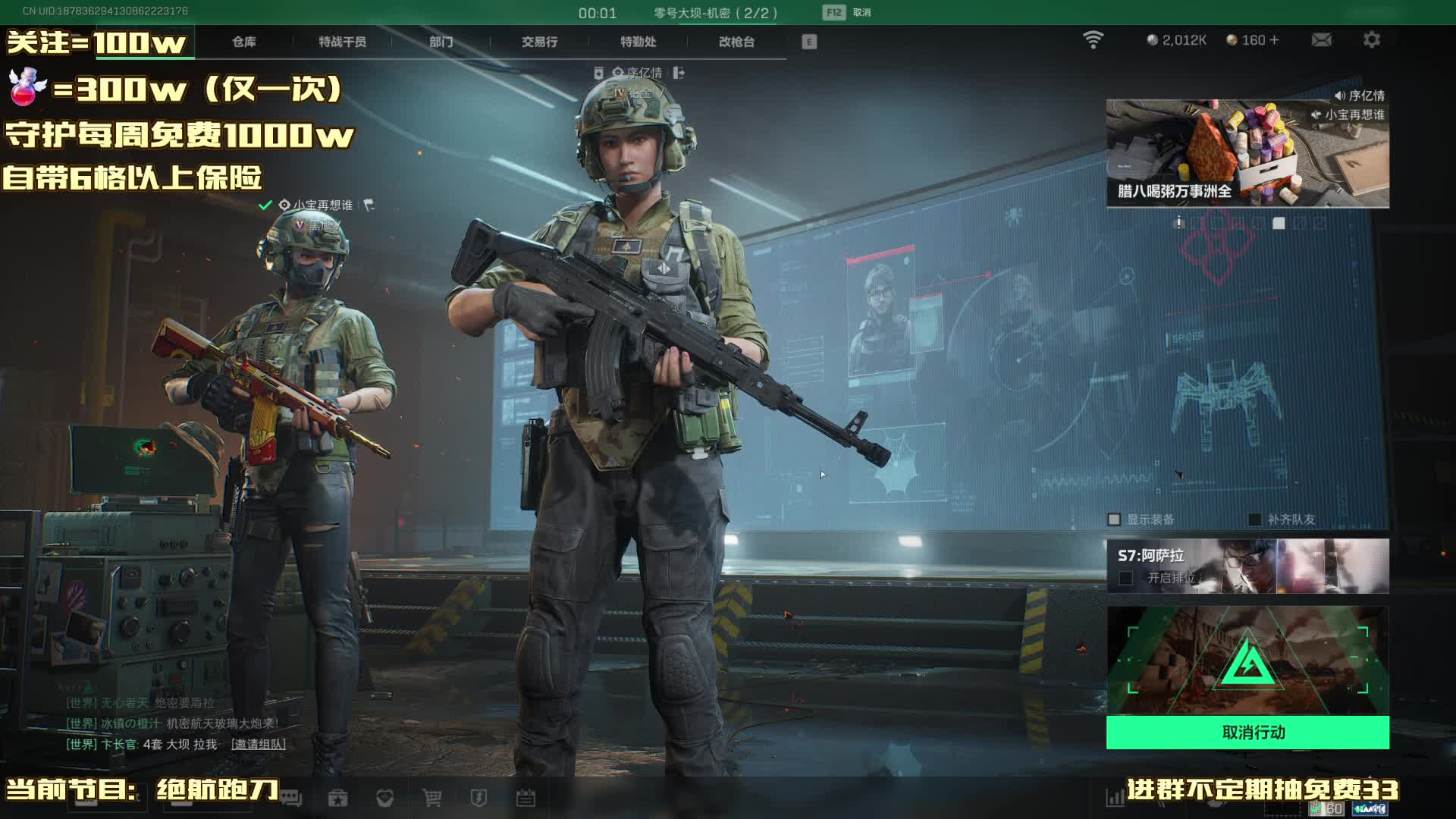Click the 腊八喝粥万事洲全 event banner

coord(1247,154)
